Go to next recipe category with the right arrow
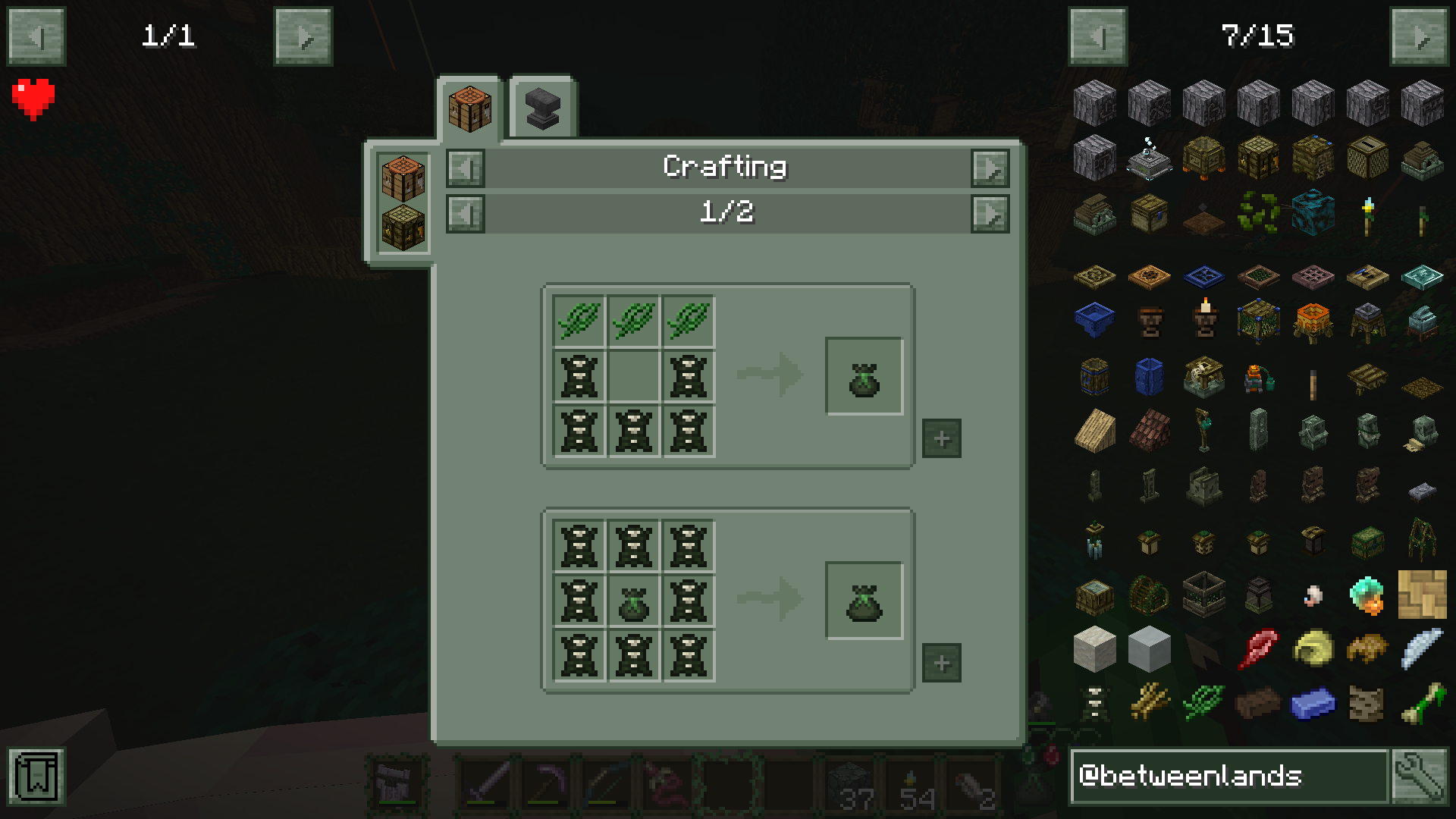1456x819 pixels. (x=990, y=168)
